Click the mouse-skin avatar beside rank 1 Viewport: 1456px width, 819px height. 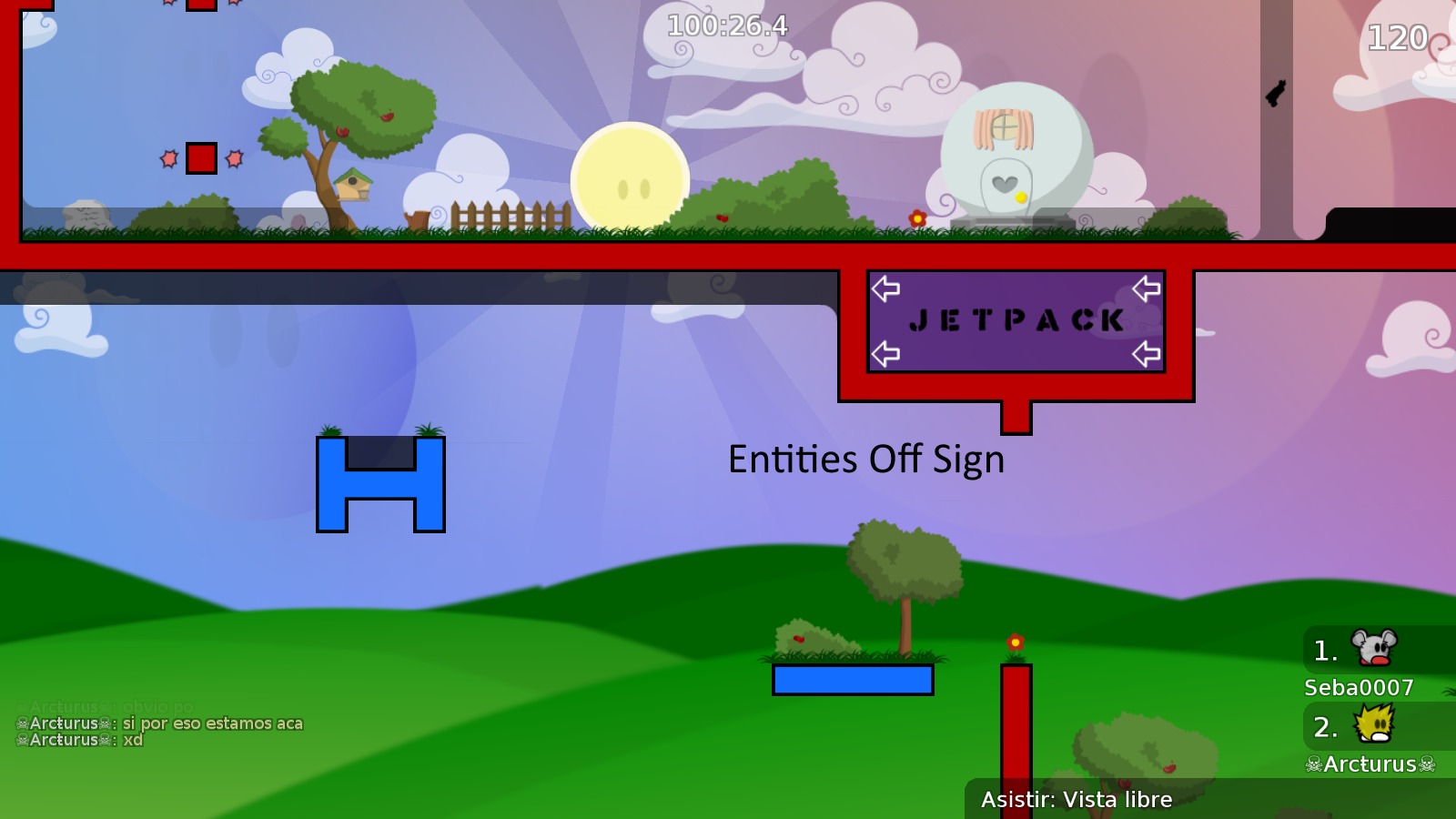point(1372,648)
